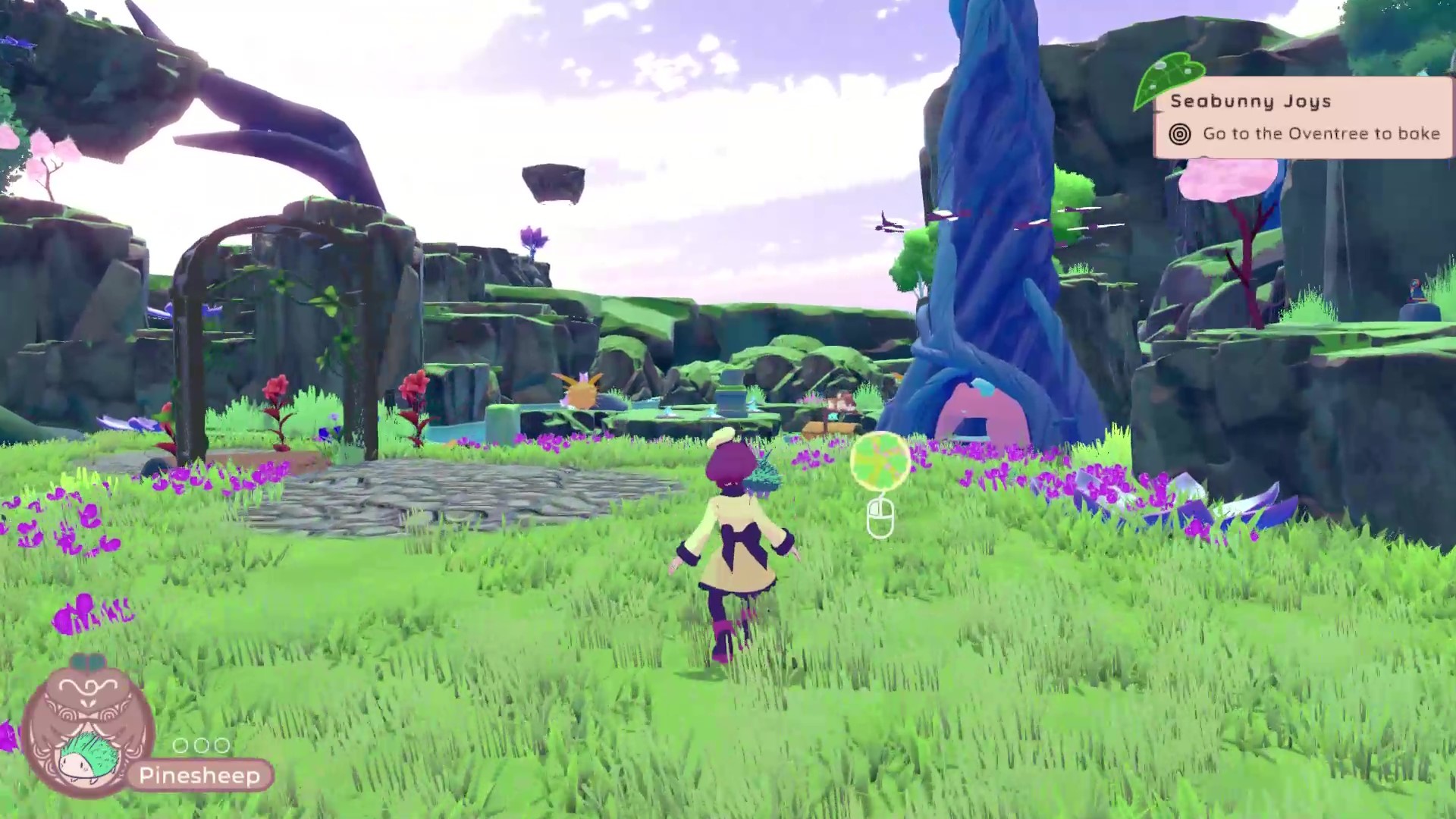Image resolution: width=1456 pixels, height=819 pixels.
Task: Click the mouse button prompt icon above the character
Action: point(882,518)
